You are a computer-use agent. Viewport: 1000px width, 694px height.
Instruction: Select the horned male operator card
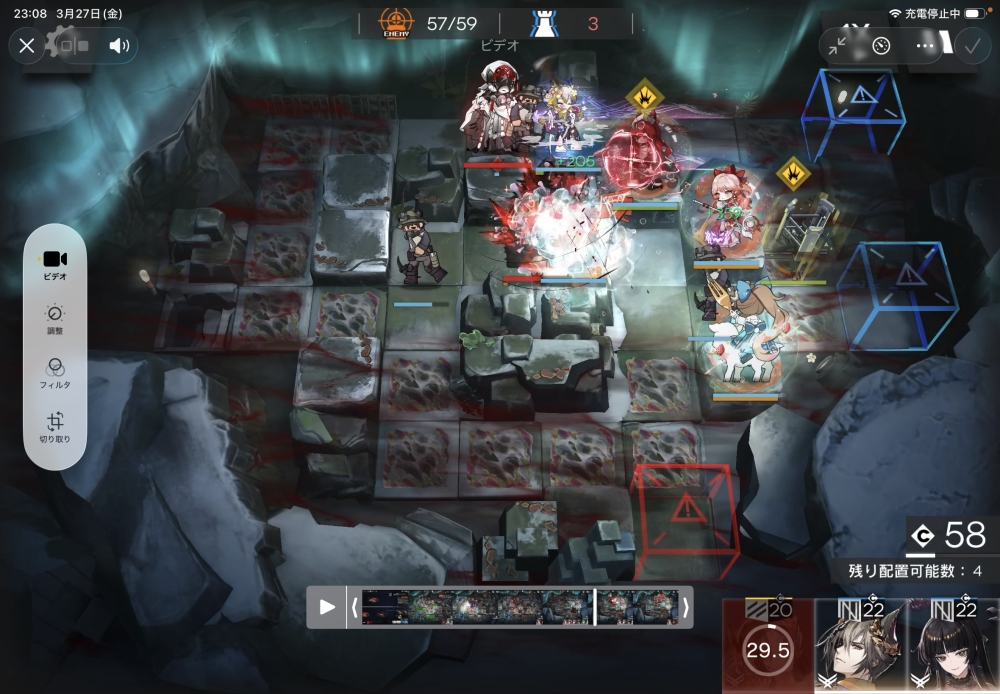(x=861, y=648)
